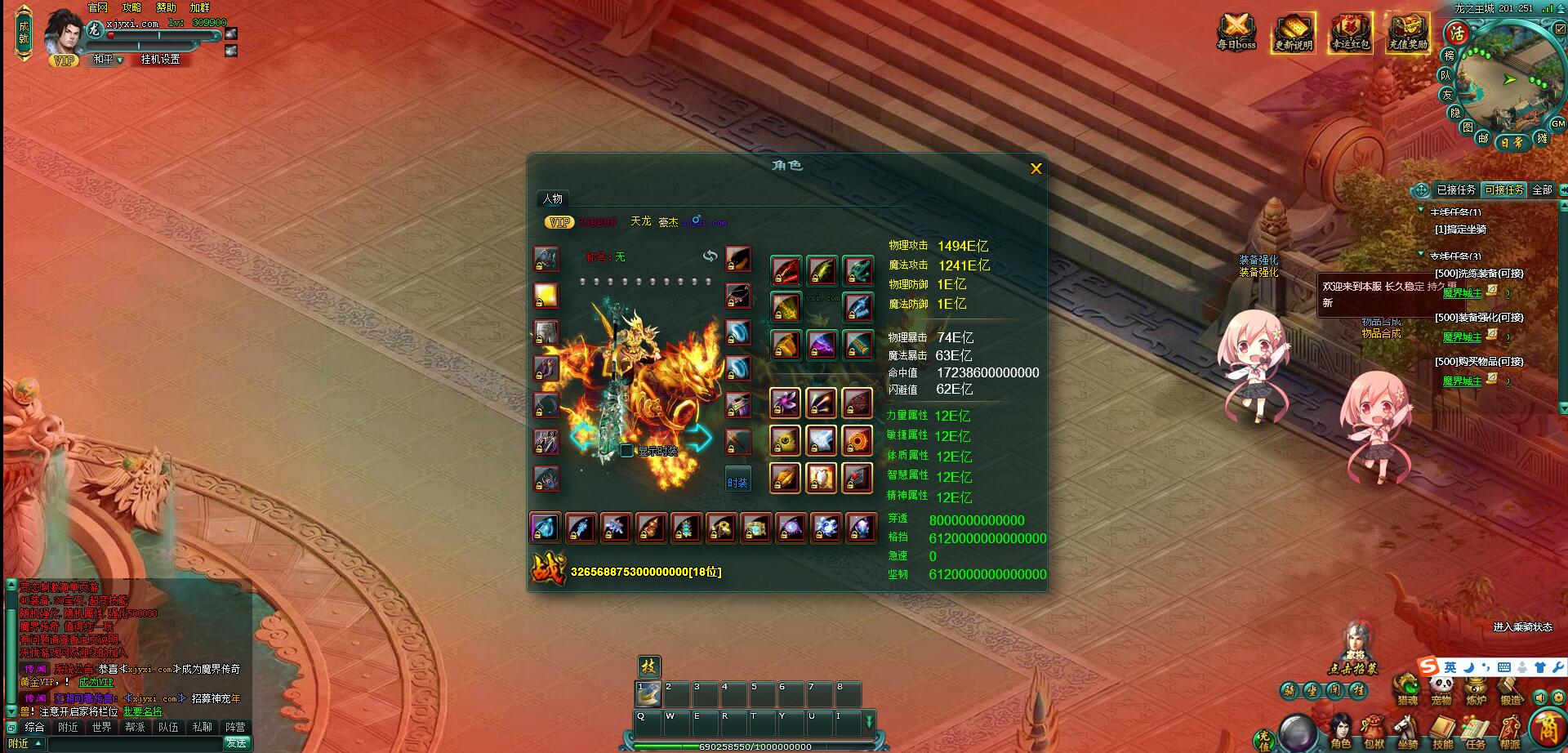Switch to the 世界 chat tab

pos(104,726)
